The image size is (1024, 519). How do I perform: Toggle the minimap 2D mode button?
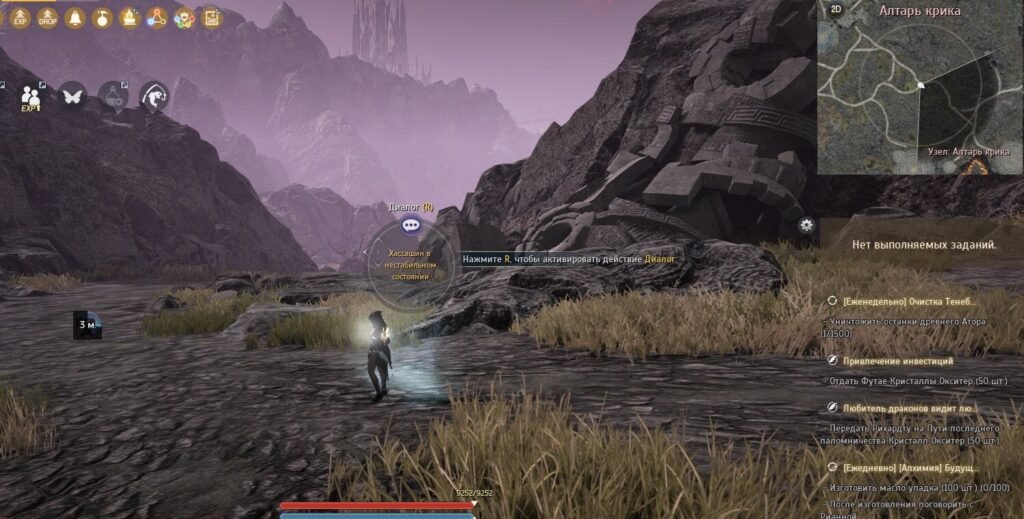(835, 10)
